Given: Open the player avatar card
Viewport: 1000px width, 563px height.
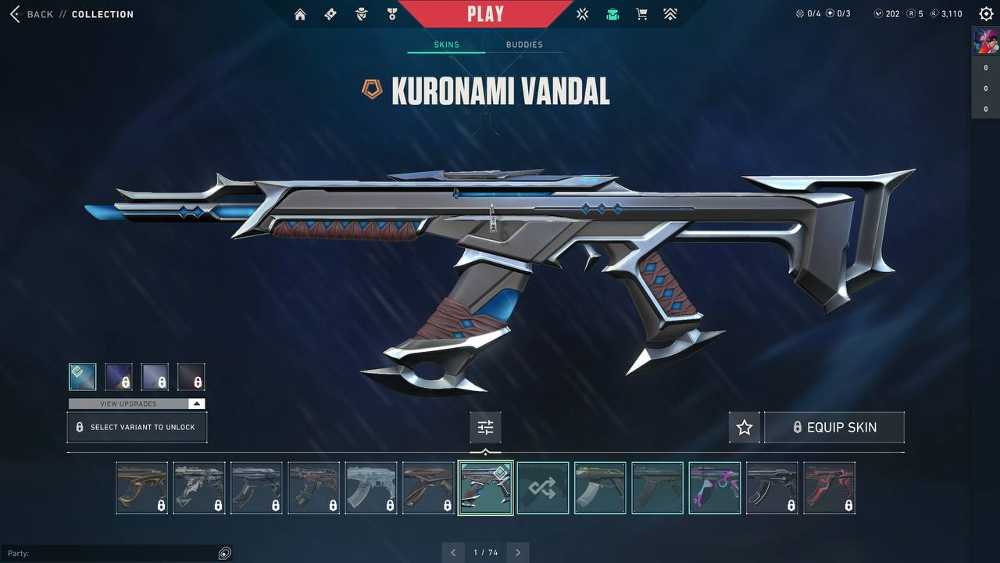Looking at the screenshot, I should pos(985,41).
